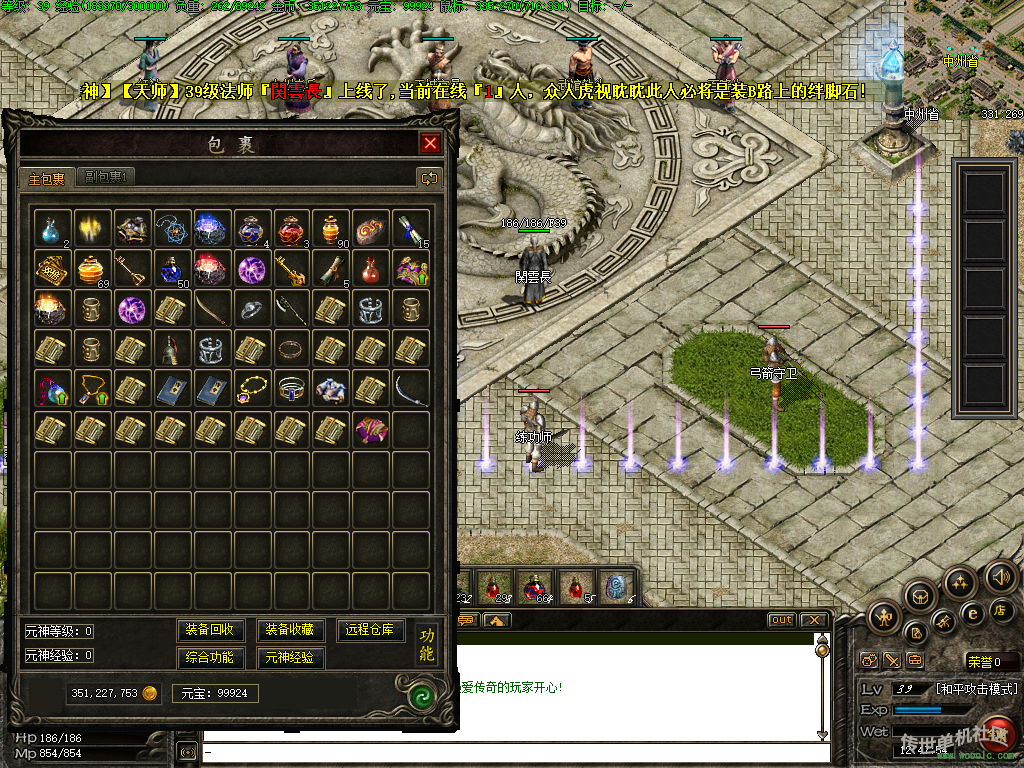Click the chat window out button
This screenshot has width=1024, height=768.
[x=781, y=620]
